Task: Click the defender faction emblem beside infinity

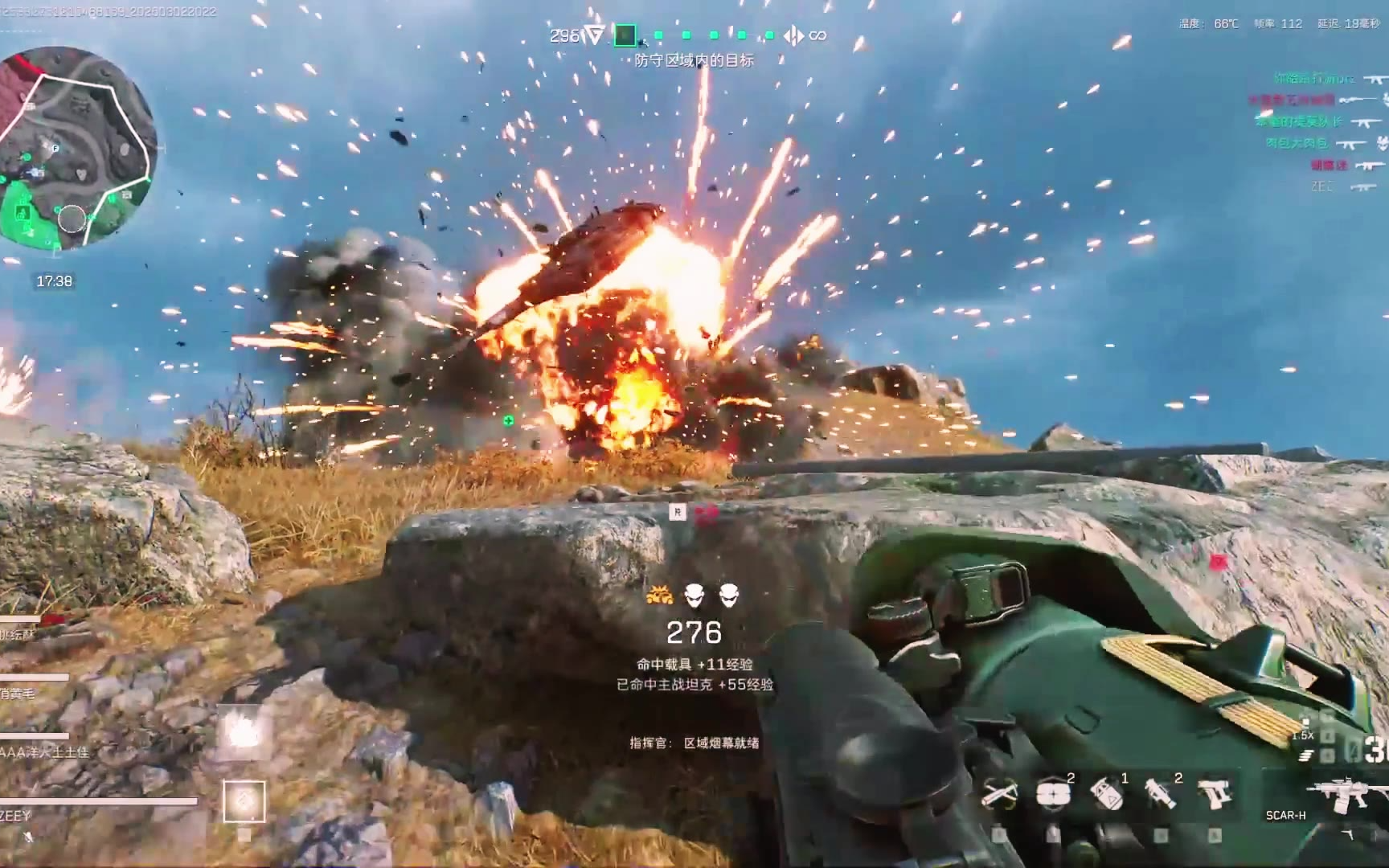Action: [793, 35]
